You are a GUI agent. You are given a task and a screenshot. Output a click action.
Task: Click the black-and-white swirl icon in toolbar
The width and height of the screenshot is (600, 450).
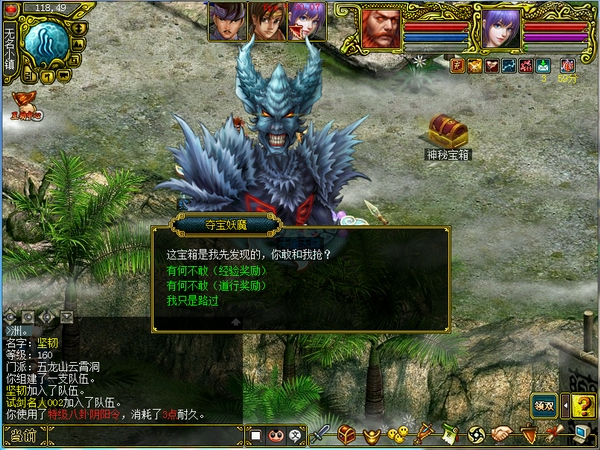click(476, 435)
